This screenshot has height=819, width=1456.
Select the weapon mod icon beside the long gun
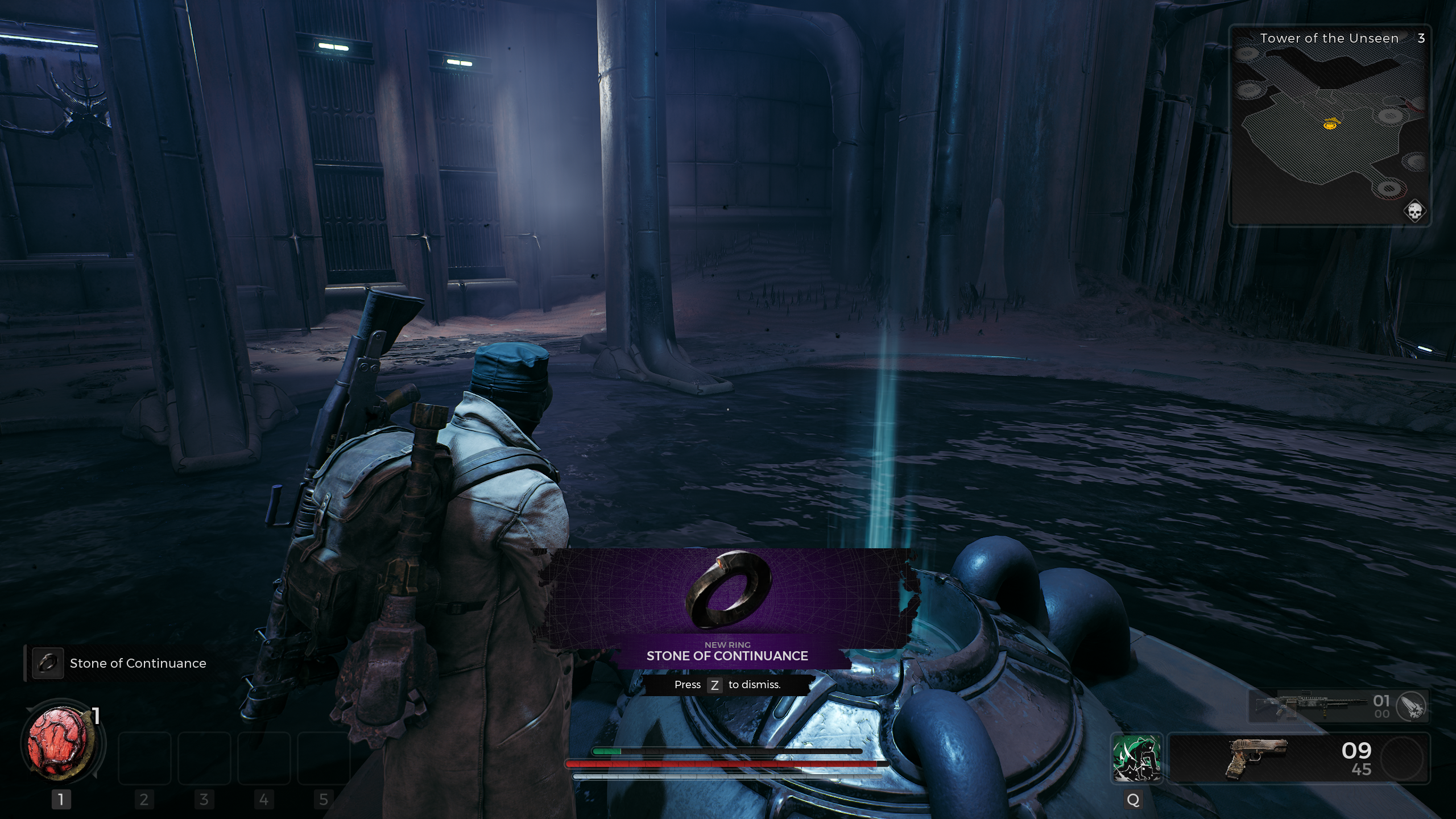click(x=1411, y=706)
